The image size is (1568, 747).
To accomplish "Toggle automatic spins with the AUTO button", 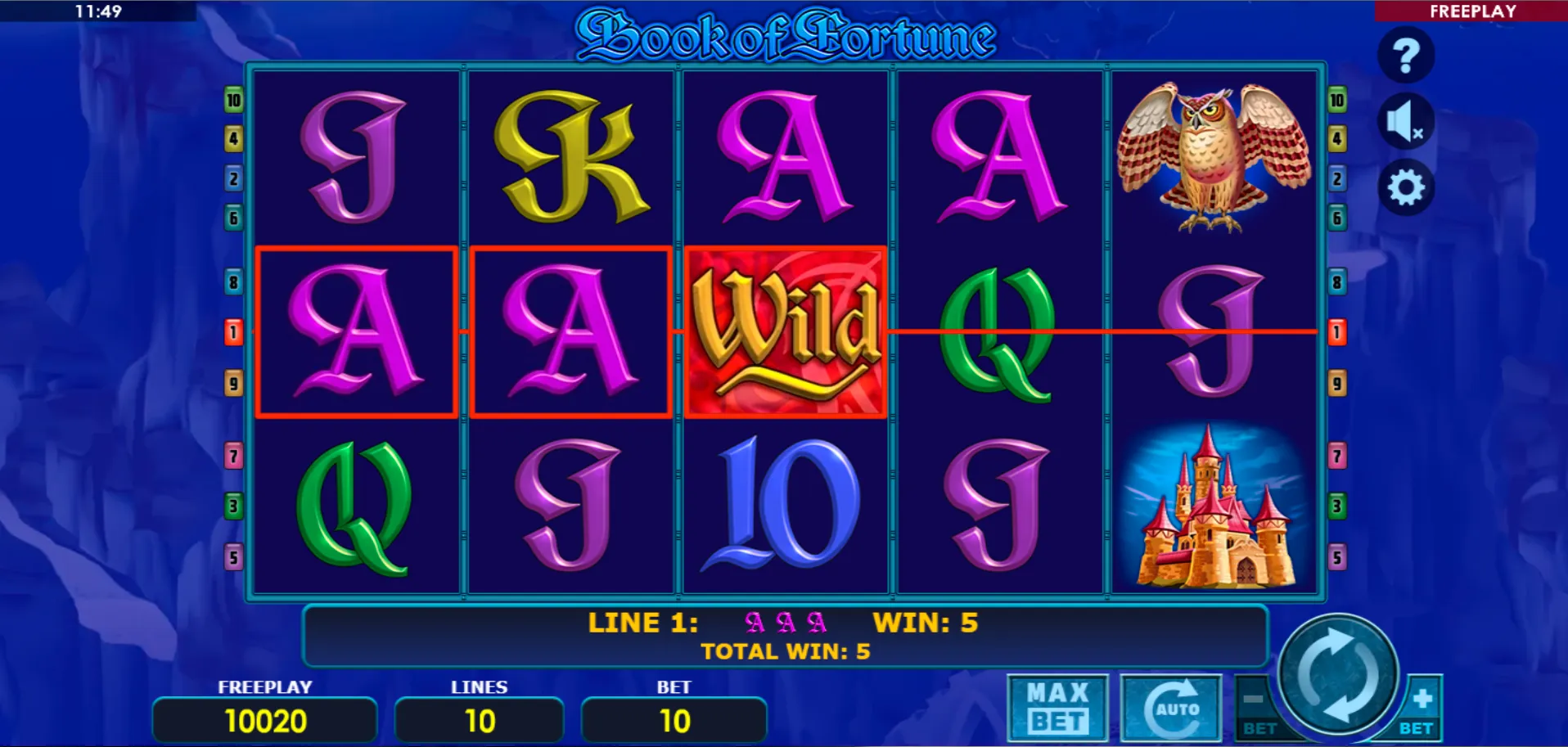I will pos(1172,707).
